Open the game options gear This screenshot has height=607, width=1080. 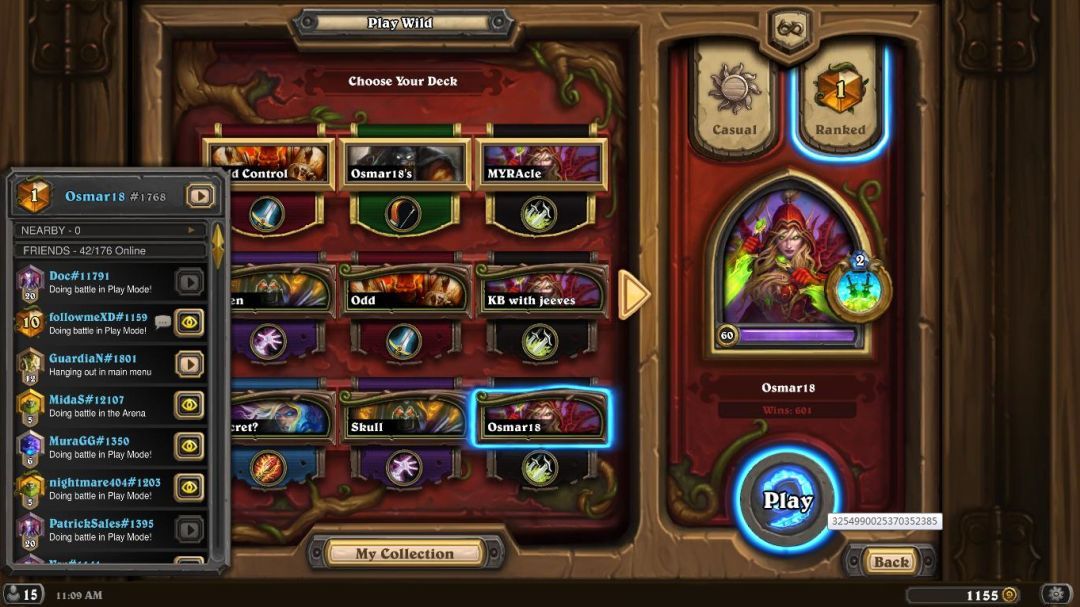1056,595
